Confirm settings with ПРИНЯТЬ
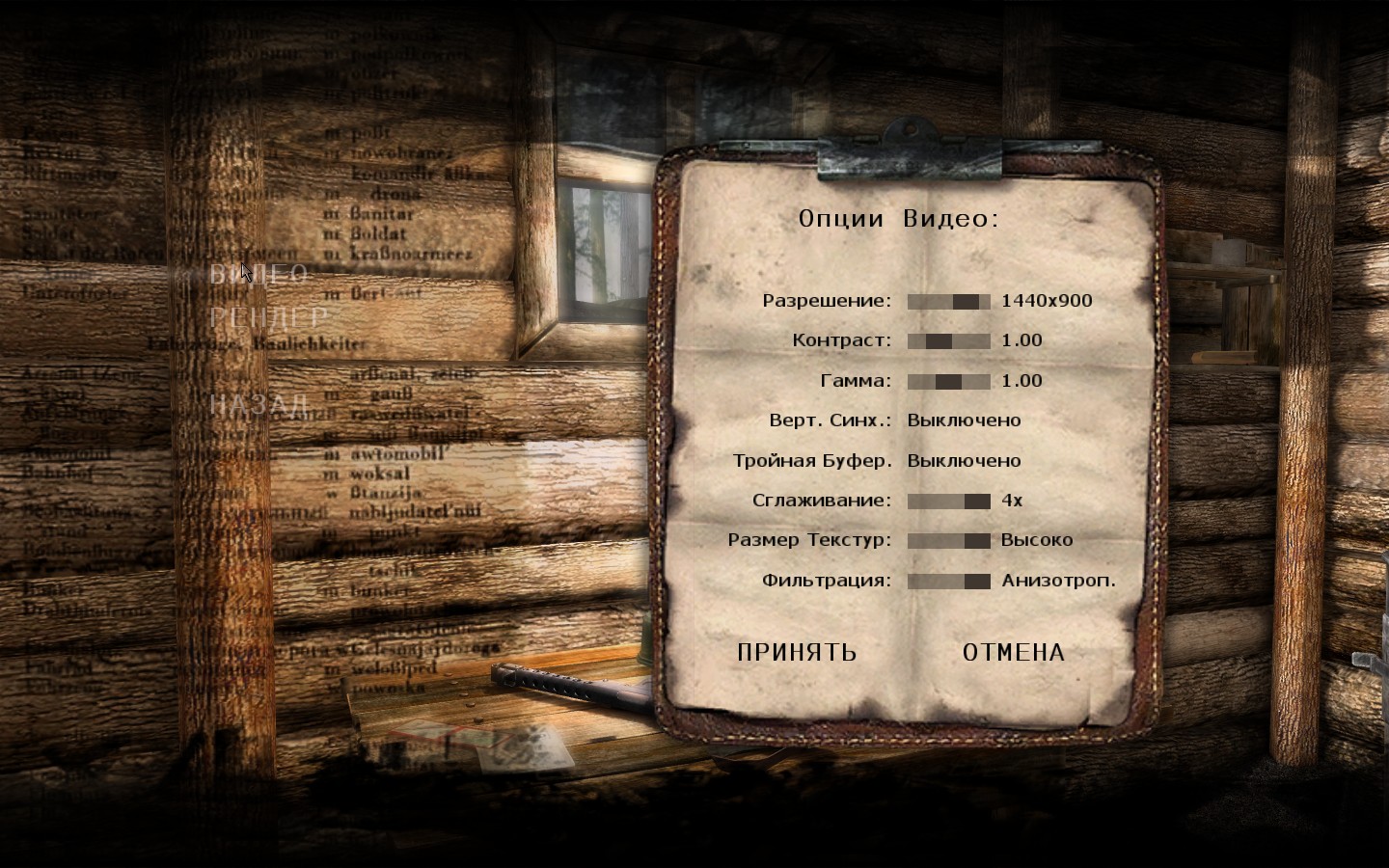The image size is (1389, 868). 797,653
